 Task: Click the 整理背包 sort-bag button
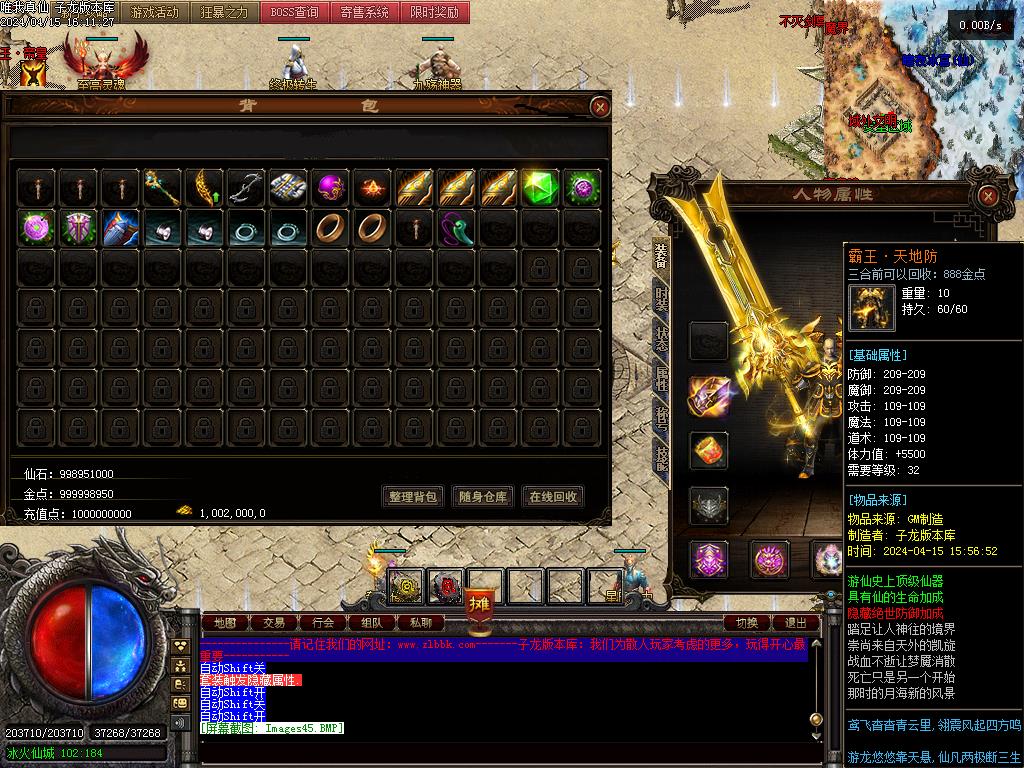(x=412, y=496)
